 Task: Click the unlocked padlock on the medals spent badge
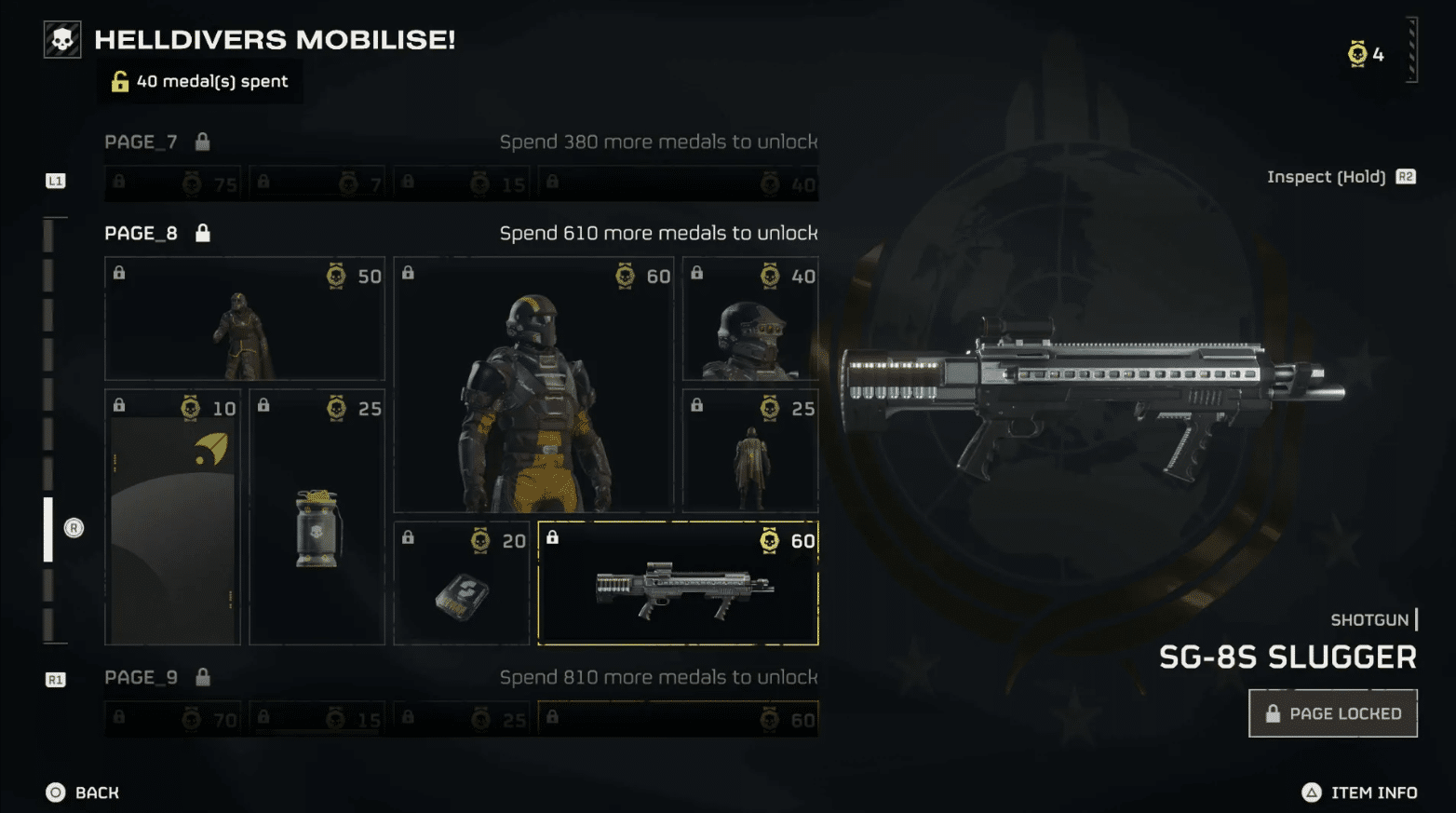[x=119, y=81]
